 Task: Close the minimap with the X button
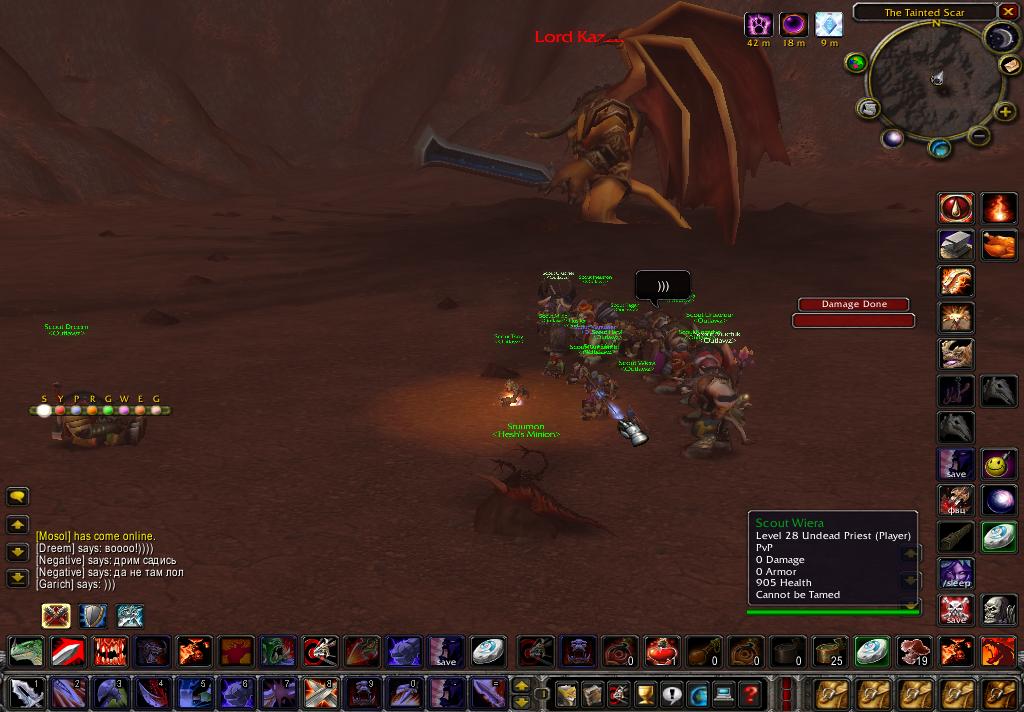(1007, 12)
